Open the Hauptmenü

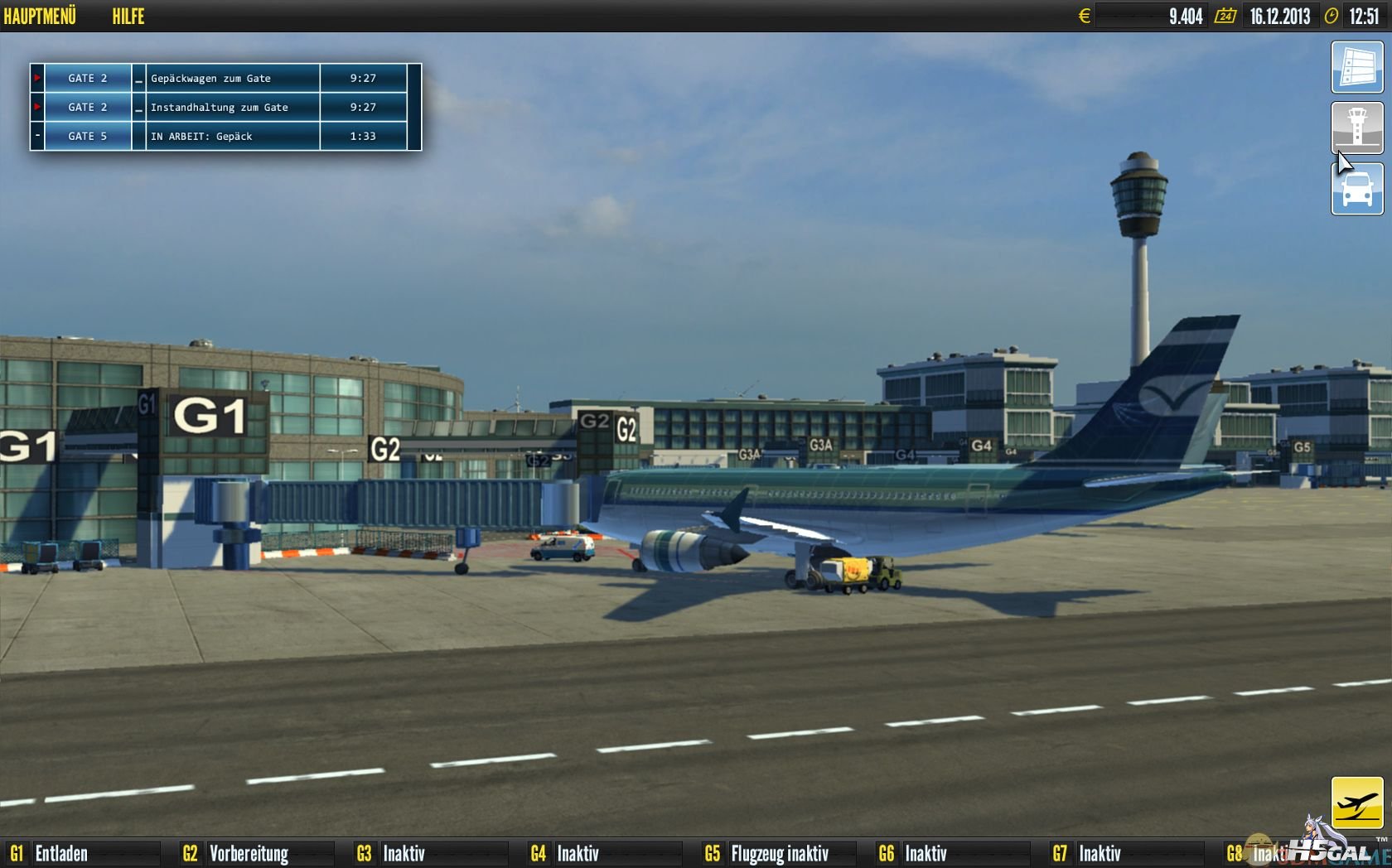pyautogui.click(x=40, y=16)
